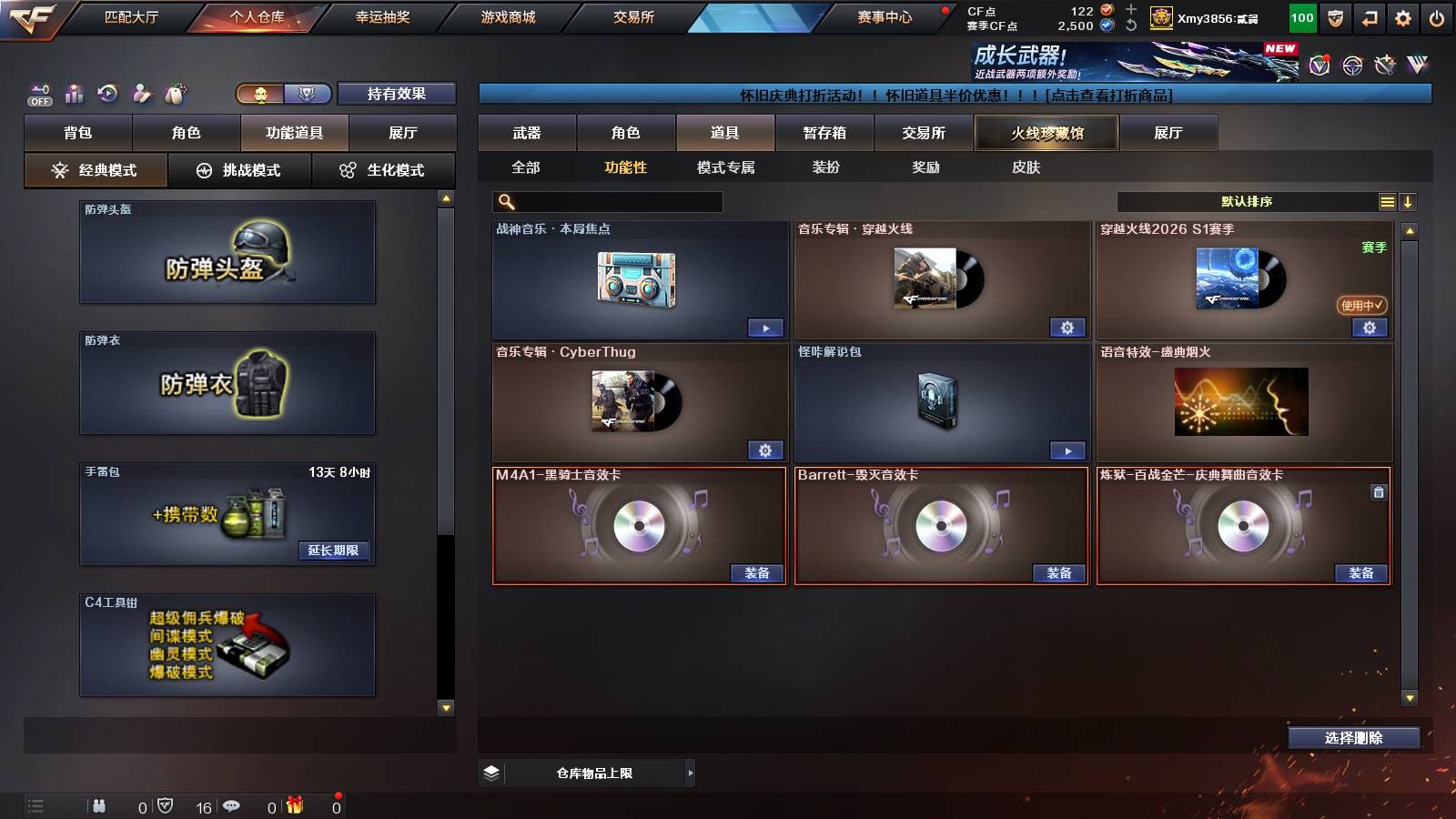Click the descending sort arrow beside 默认排序
Viewport: 1456px width, 819px height.
1408,202
